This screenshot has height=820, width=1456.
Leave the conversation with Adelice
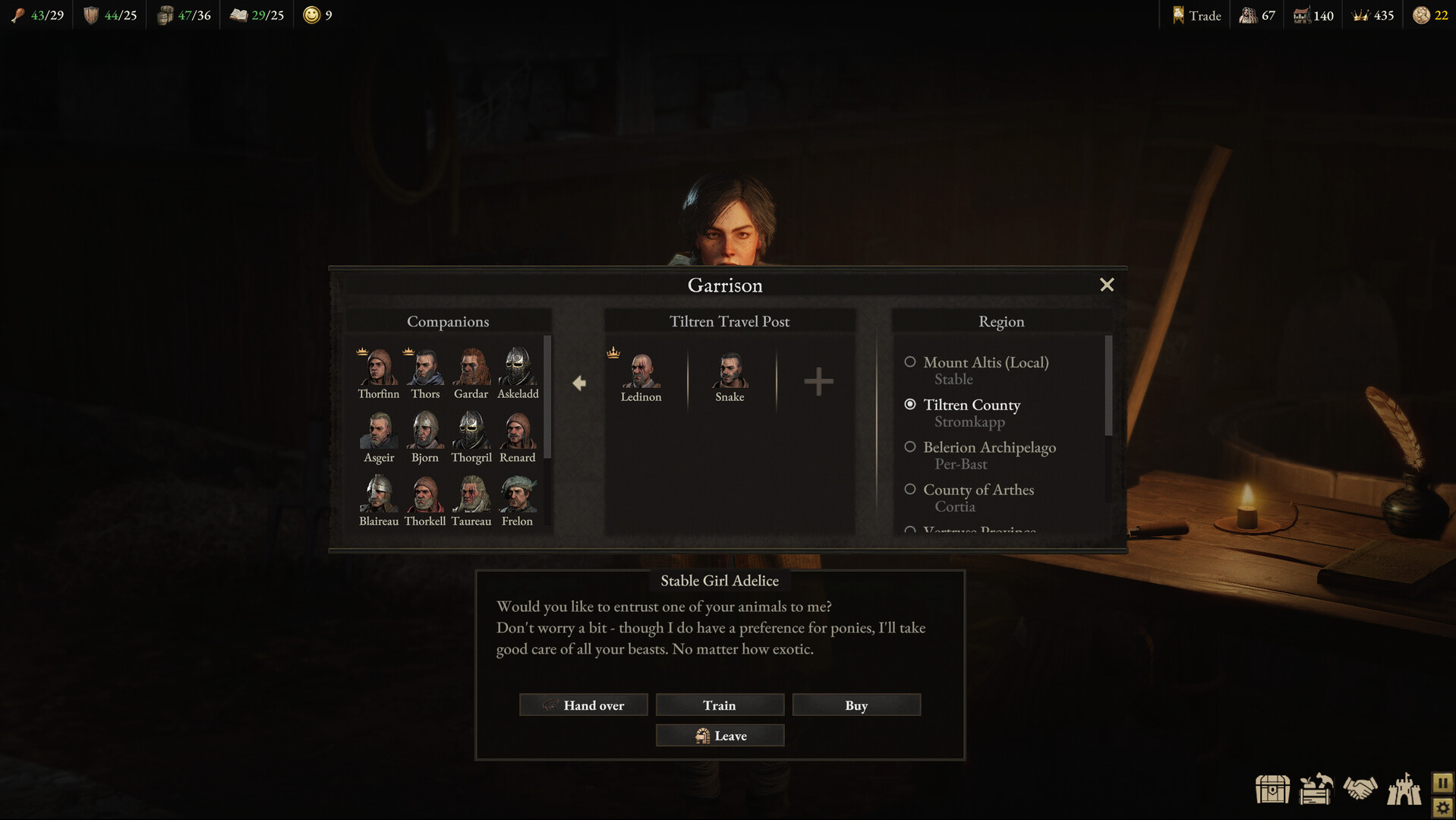(x=720, y=736)
